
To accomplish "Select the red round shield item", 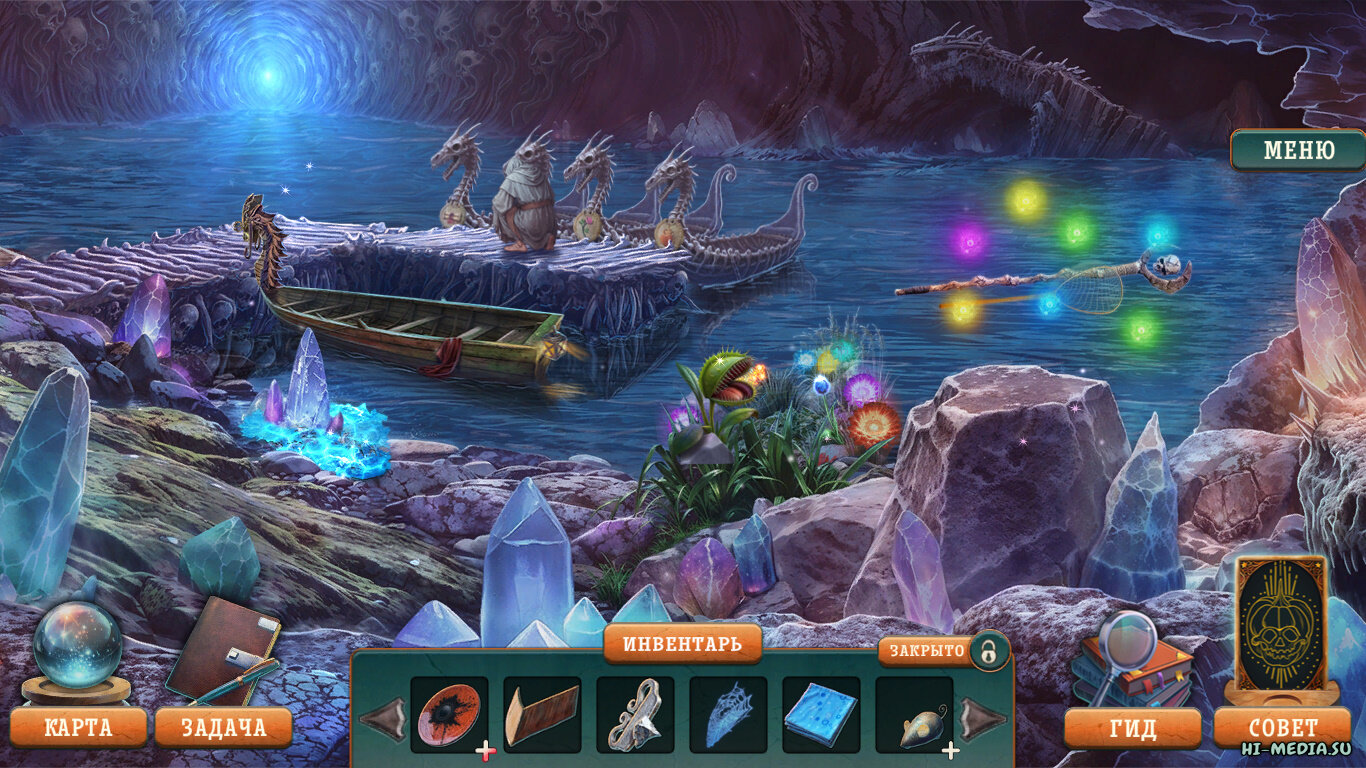I will pyautogui.click(x=449, y=714).
